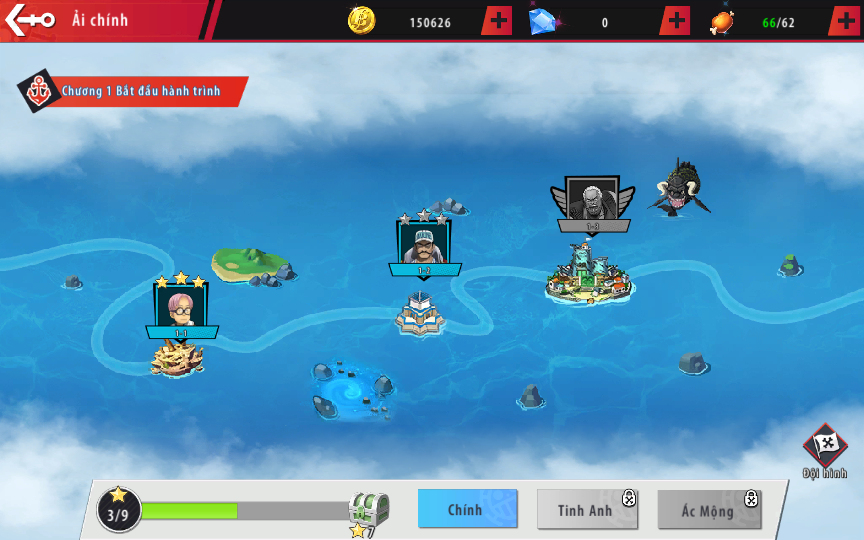Add more blue diamonds with plus button

[677, 21]
